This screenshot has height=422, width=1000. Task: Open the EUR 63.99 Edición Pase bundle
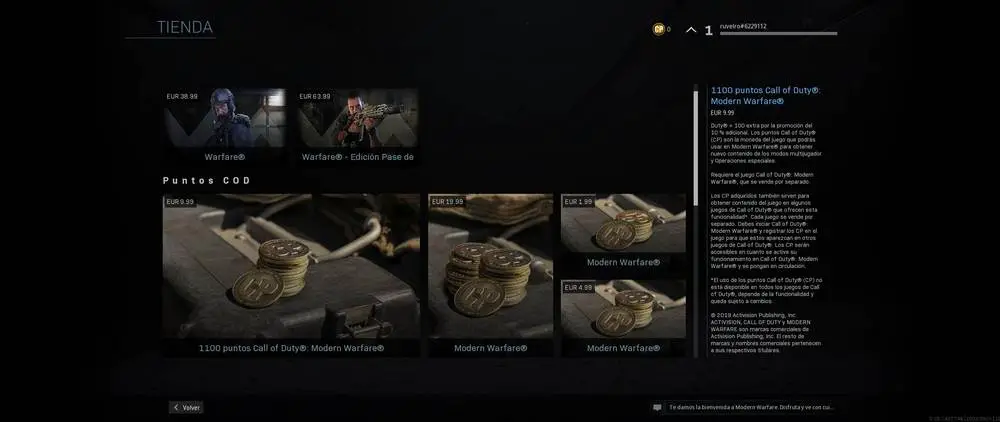[x=357, y=127]
